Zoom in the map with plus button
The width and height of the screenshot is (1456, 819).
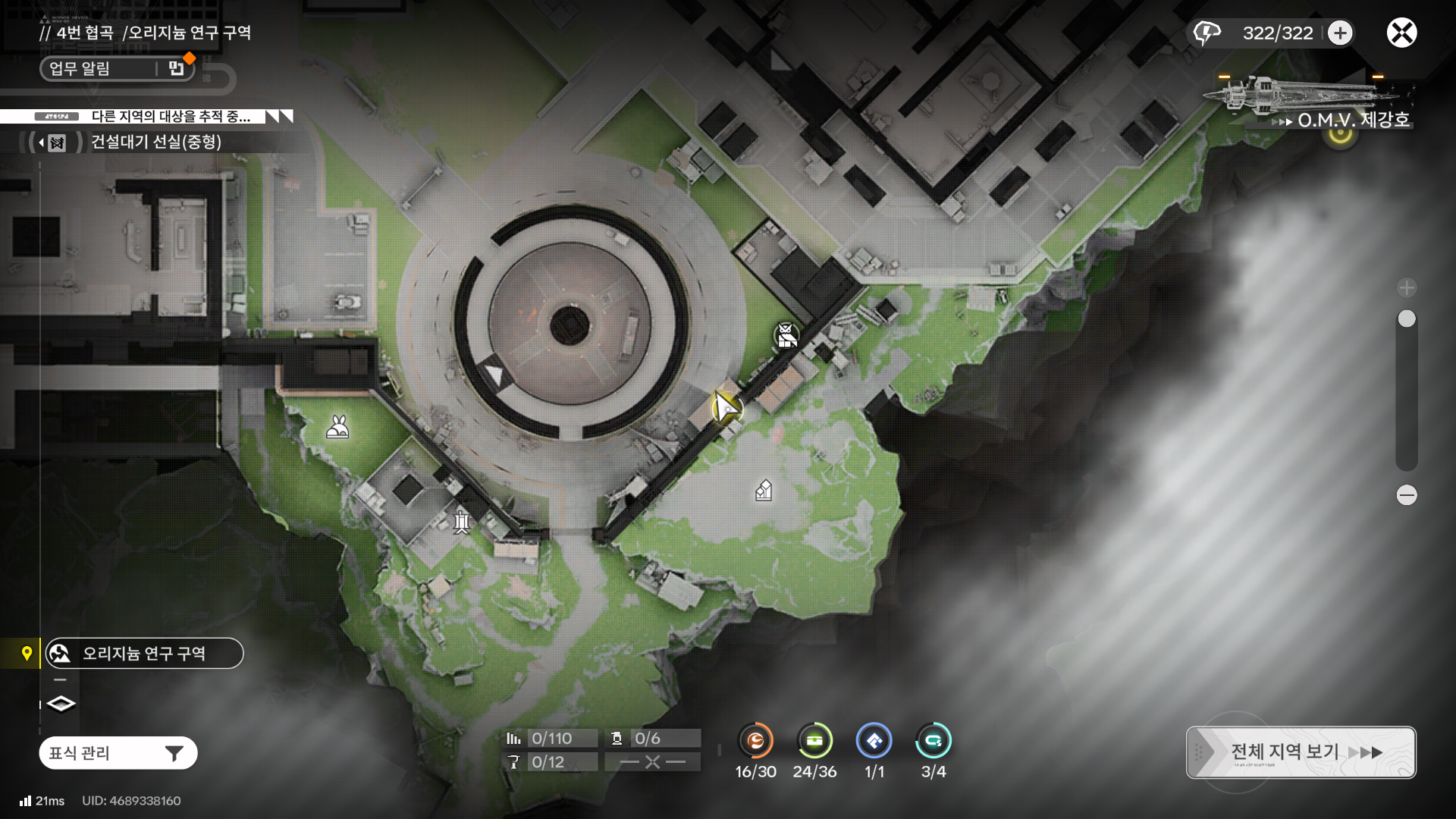(1407, 287)
